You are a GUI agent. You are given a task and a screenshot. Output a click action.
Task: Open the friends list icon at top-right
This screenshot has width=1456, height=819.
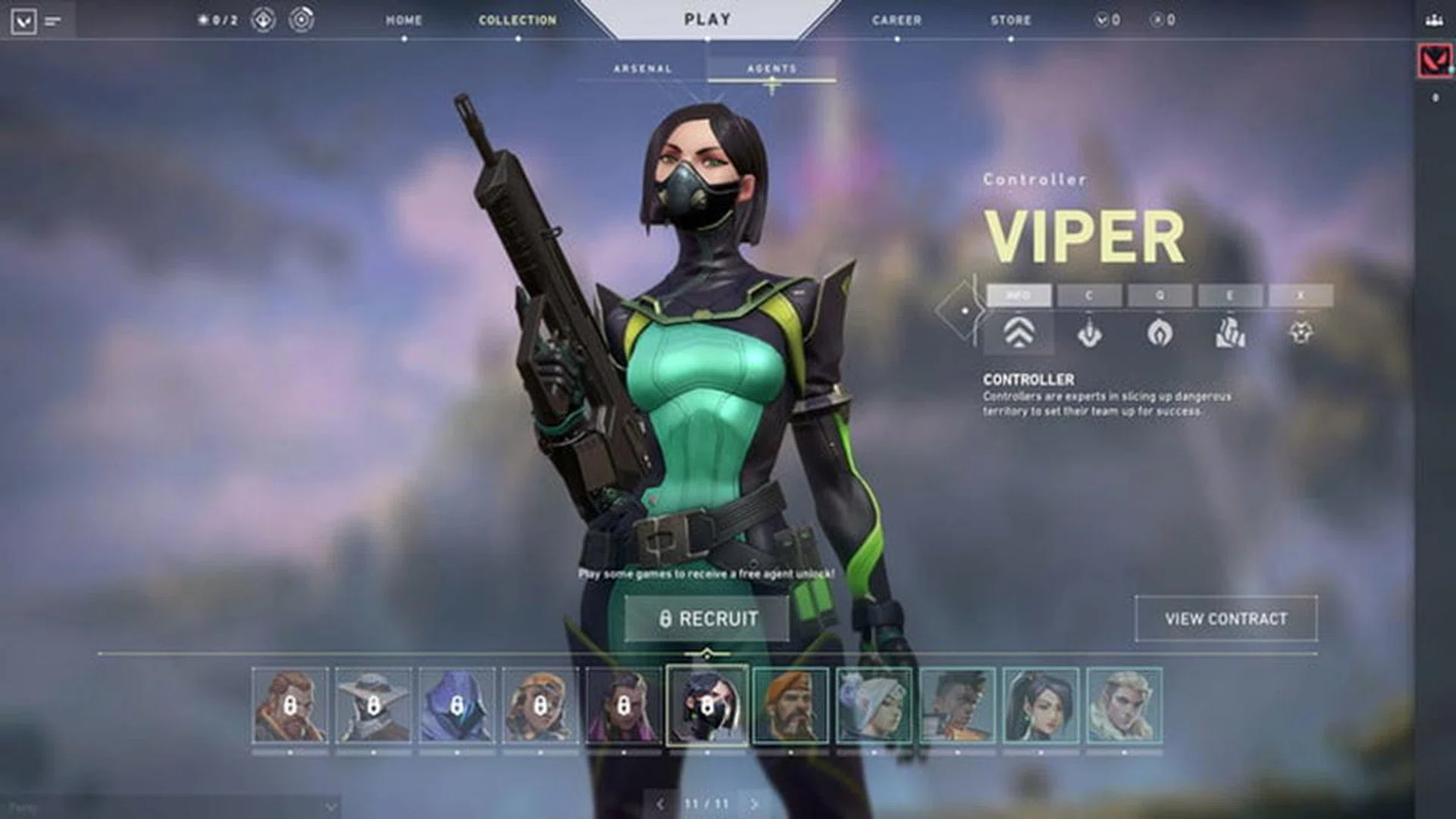(1433, 20)
